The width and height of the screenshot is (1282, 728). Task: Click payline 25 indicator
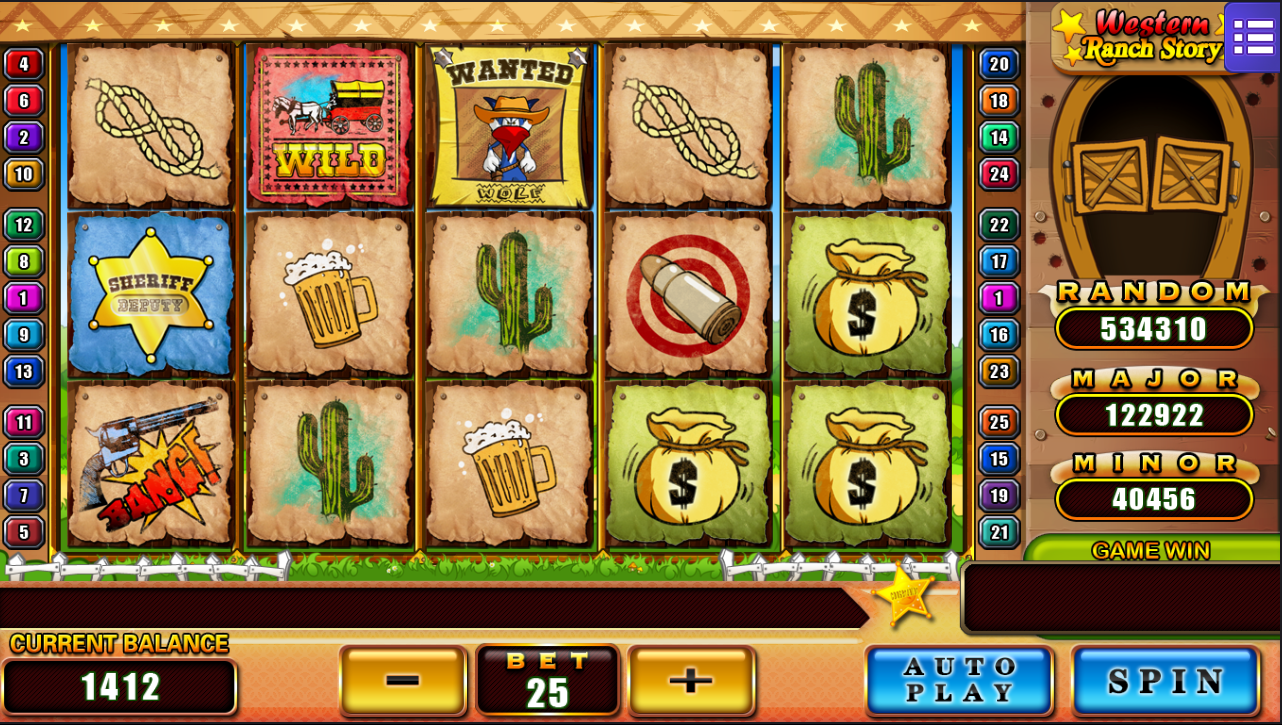tap(999, 422)
